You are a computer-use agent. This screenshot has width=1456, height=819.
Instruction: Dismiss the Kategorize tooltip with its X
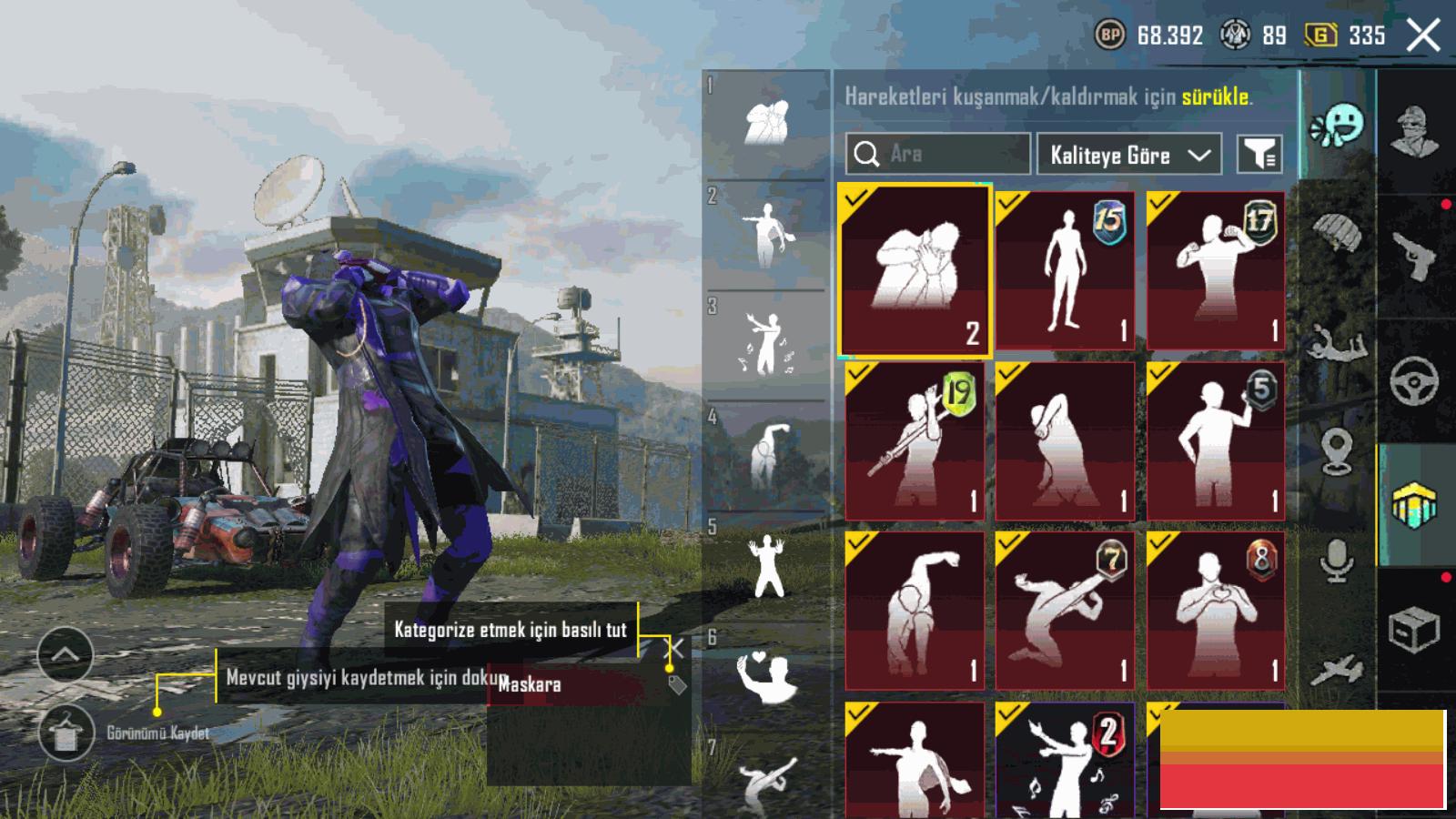click(x=674, y=648)
